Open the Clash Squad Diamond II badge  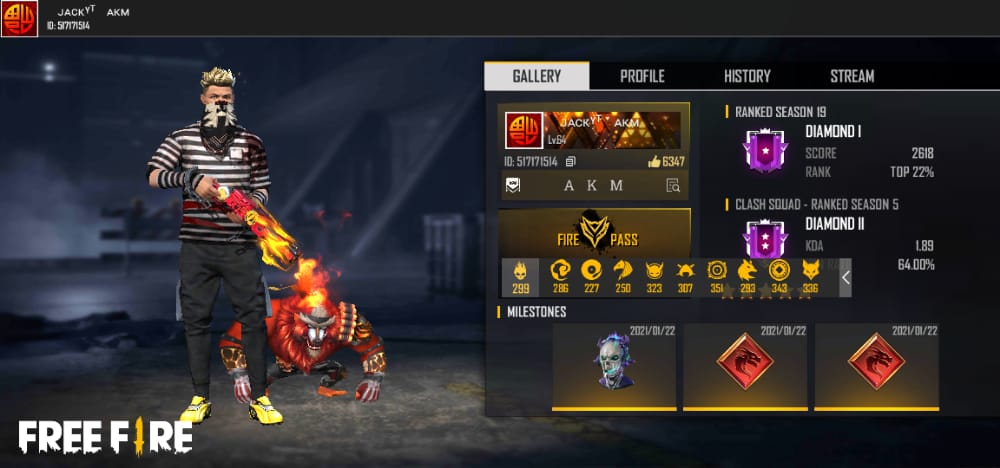(765, 241)
